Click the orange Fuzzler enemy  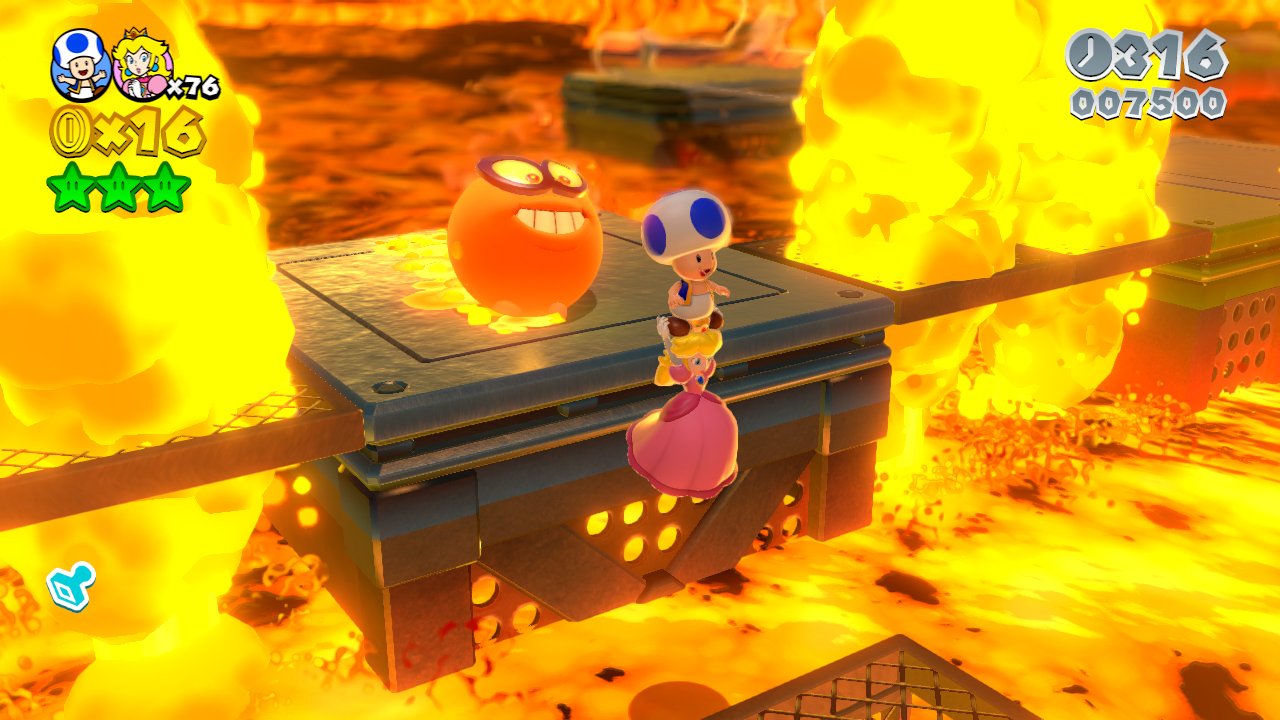[x=525, y=235]
